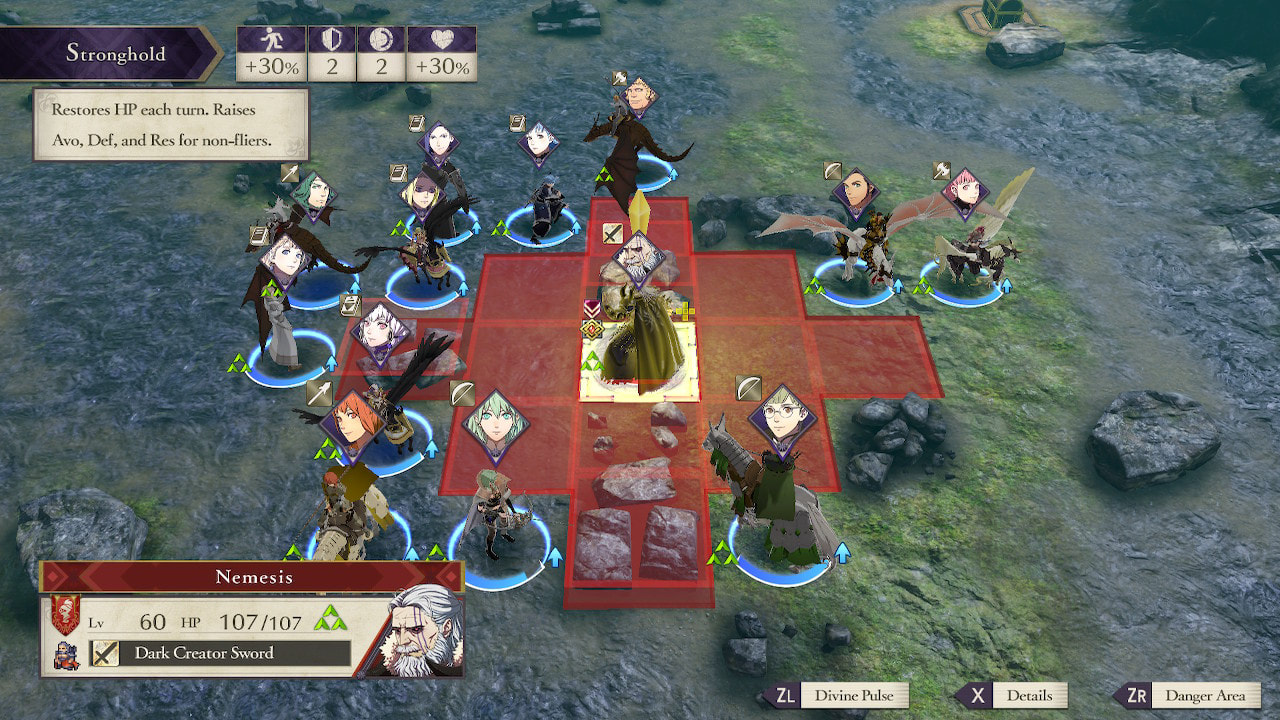Select the dark-haired wyvern rider with bow
The width and height of the screenshot is (1280, 720).
855,192
